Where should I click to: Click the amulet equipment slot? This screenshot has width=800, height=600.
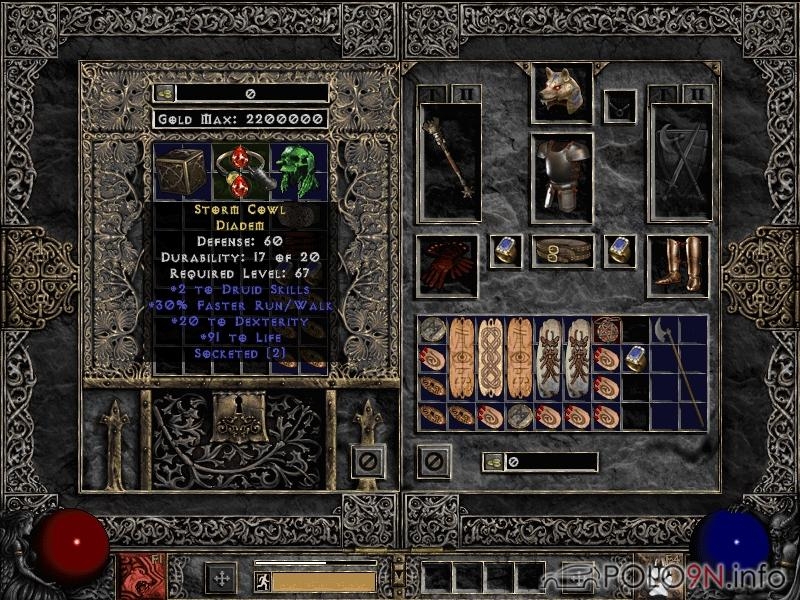tap(620, 103)
